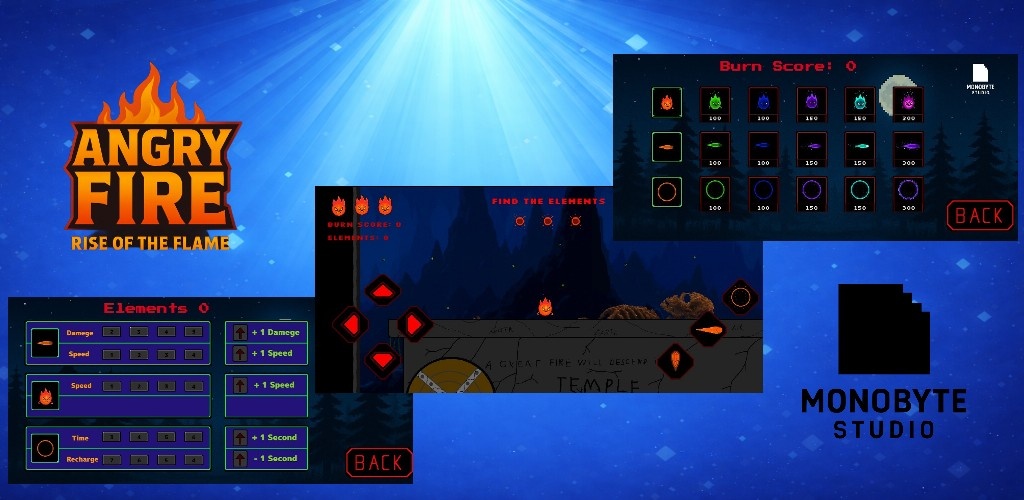1024x500 pixels.
Task: Go back from the Burn Score shop
Action: pyautogui.click(x=979, y=215)
